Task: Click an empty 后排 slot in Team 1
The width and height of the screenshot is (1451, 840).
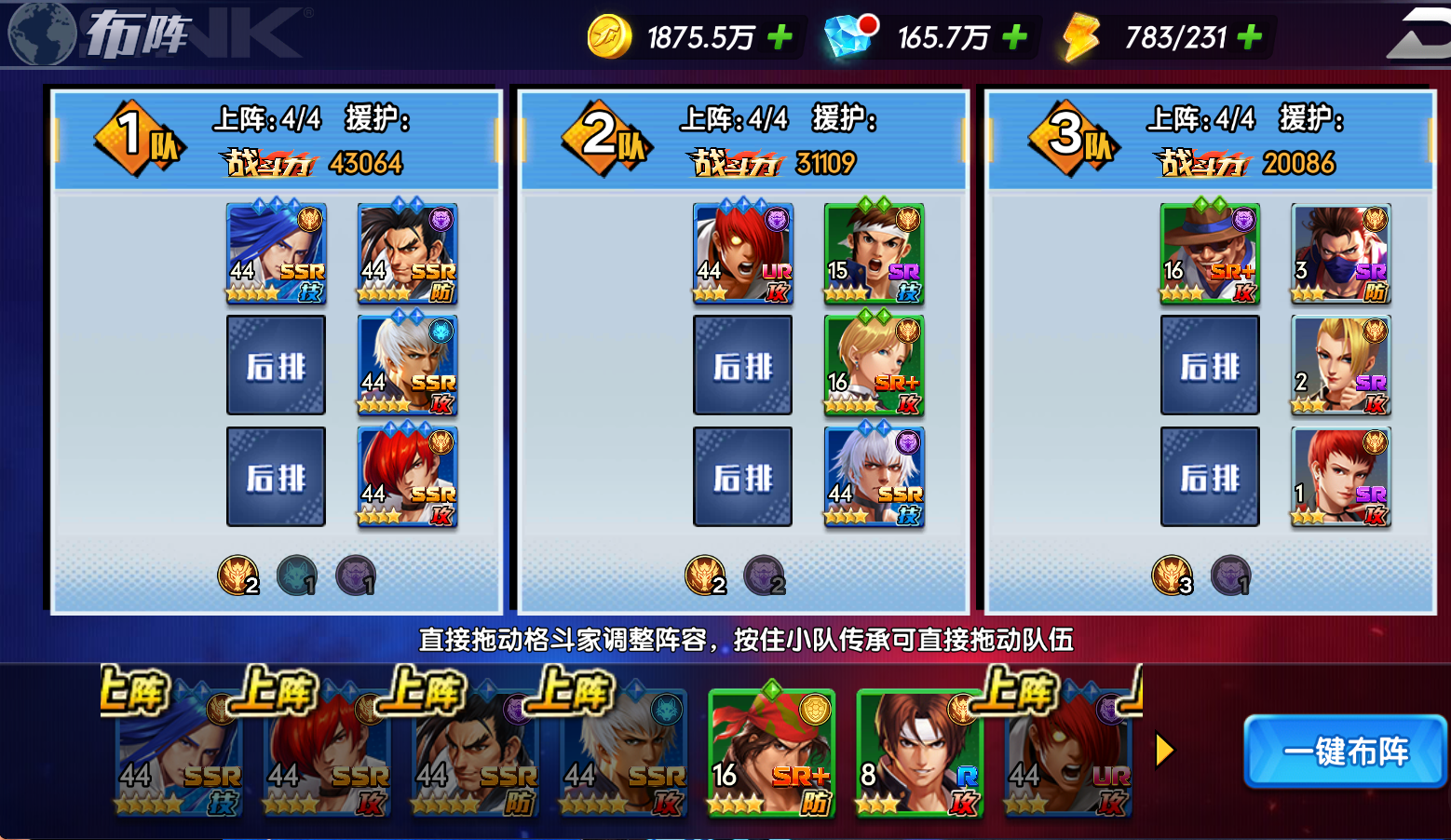Action: pos(276,365)
